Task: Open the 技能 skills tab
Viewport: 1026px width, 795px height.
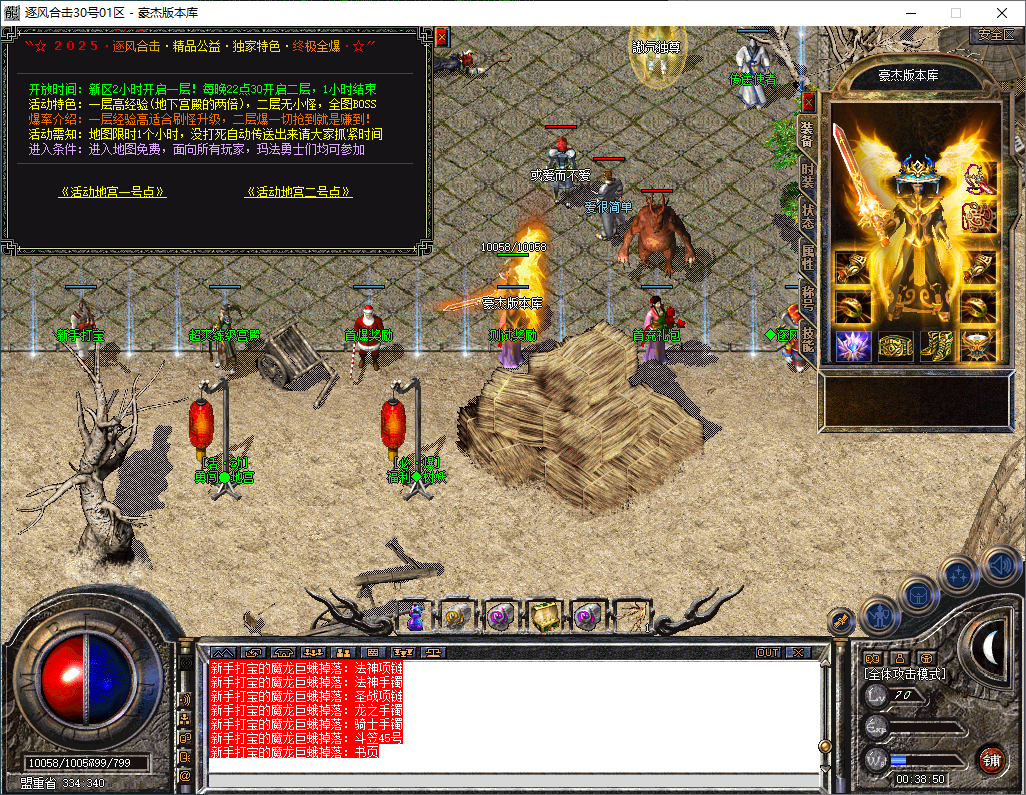Action: click(807, 340)
